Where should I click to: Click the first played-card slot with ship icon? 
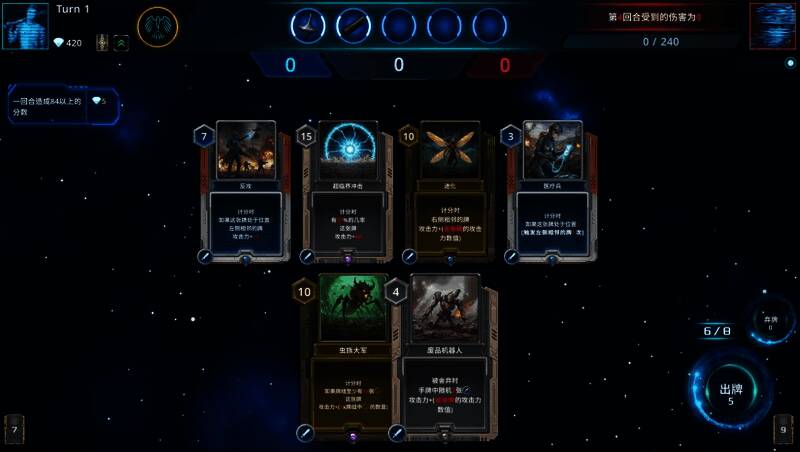[308, 25]
